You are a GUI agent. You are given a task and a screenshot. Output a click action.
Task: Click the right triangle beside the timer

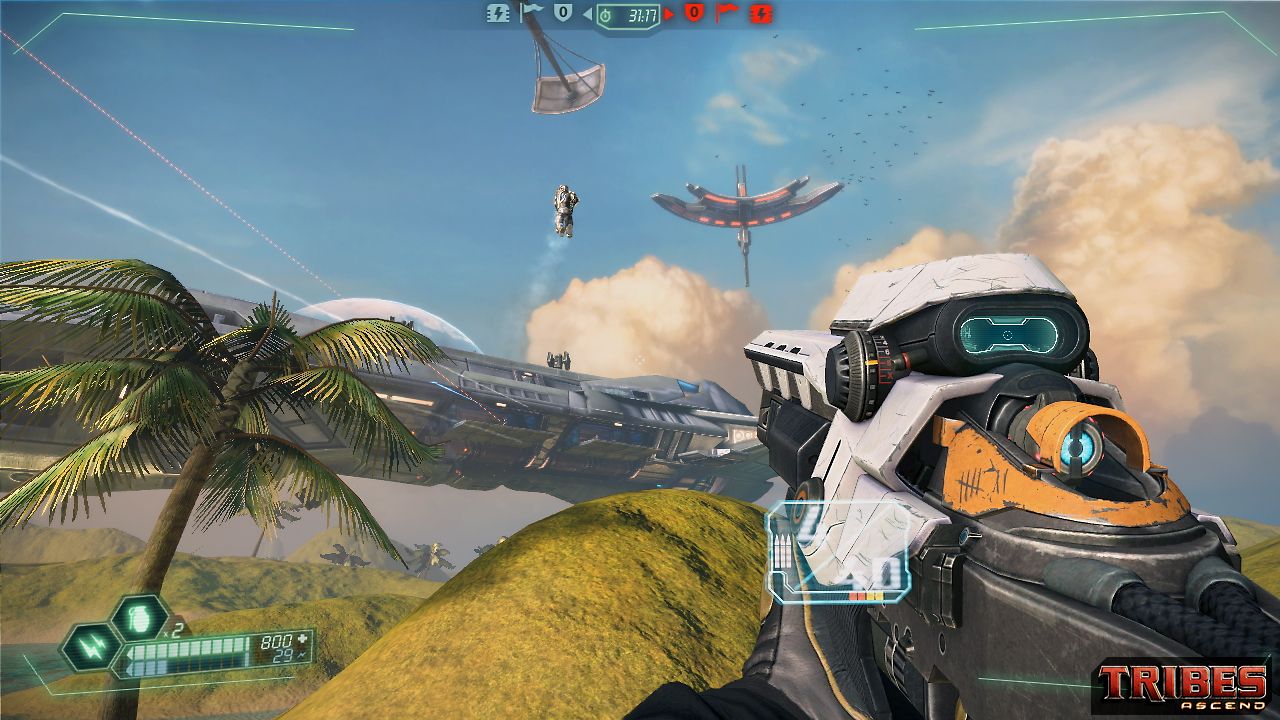[668, 14]
